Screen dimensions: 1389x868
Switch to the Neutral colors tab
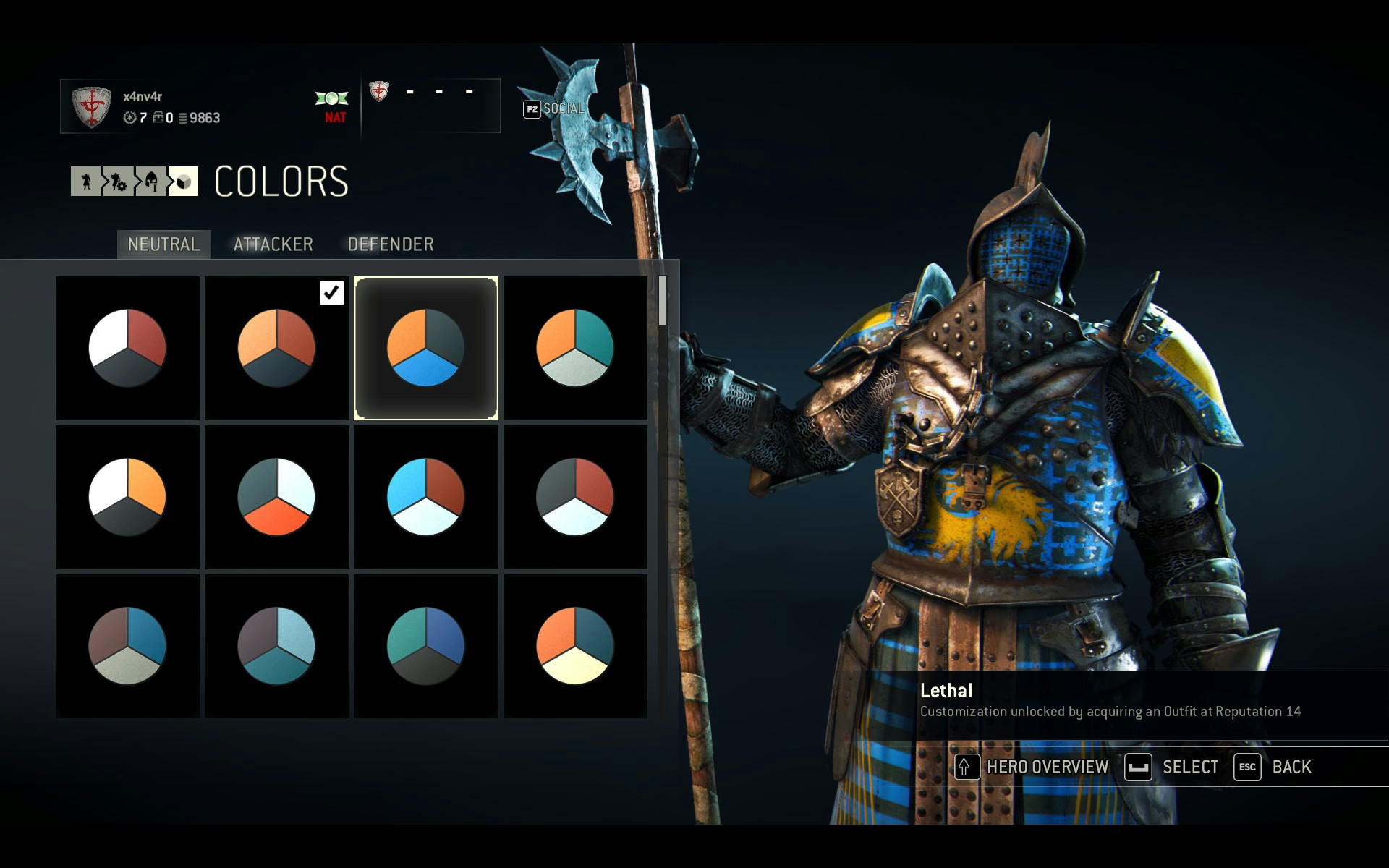pyautogui.click(x=163, y=244)
